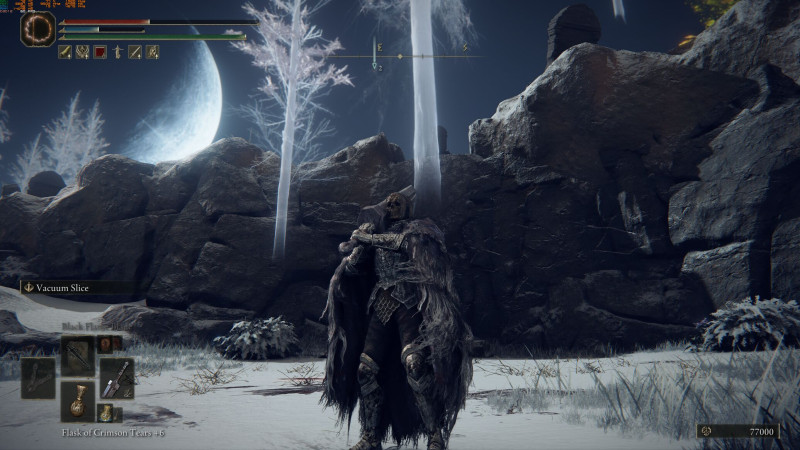The image size is (800, 450).
Task: Click the red square status buff icon
Action: click(x=100, y=52)
